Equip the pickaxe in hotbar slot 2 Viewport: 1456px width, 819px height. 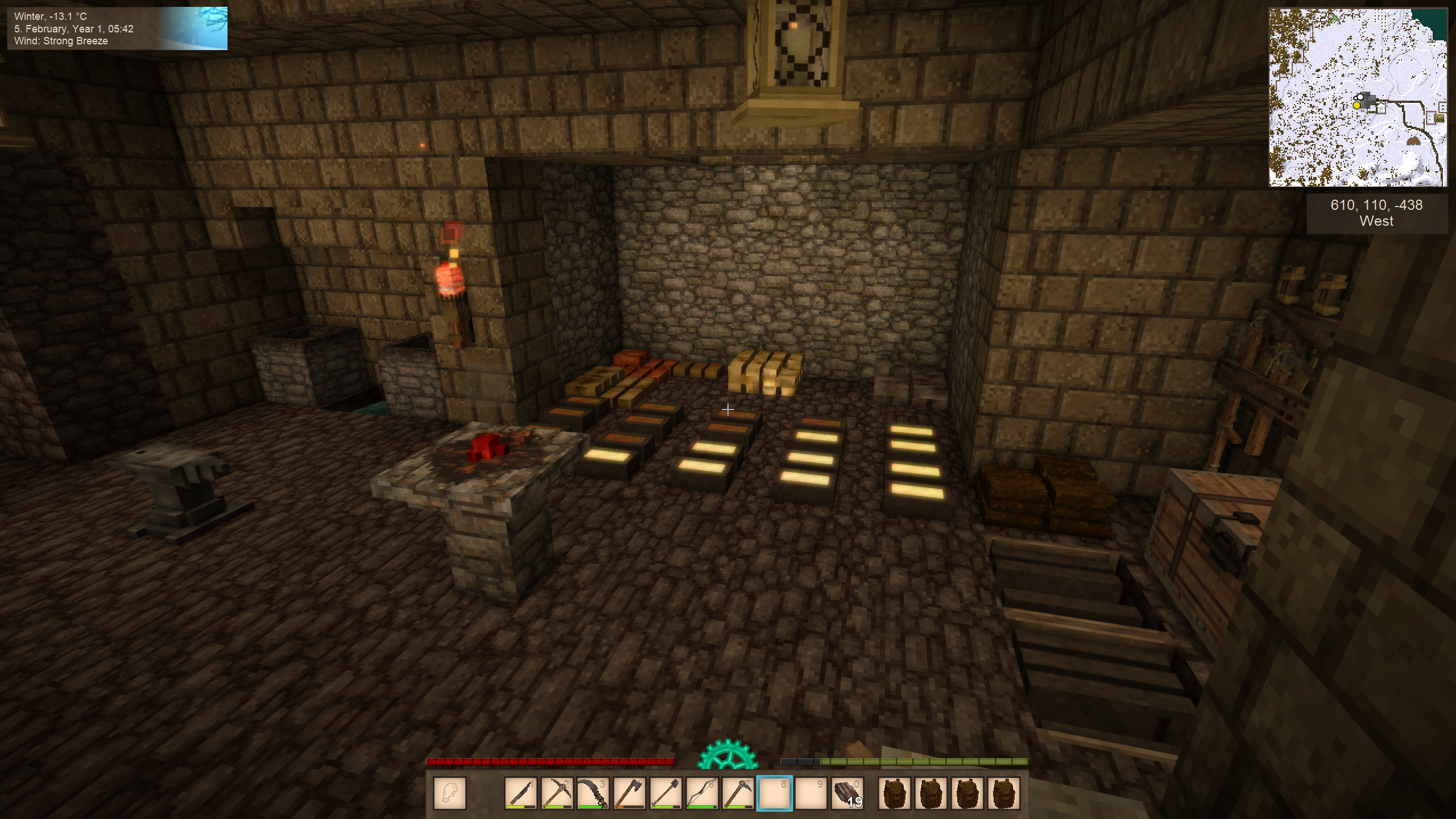557,793
